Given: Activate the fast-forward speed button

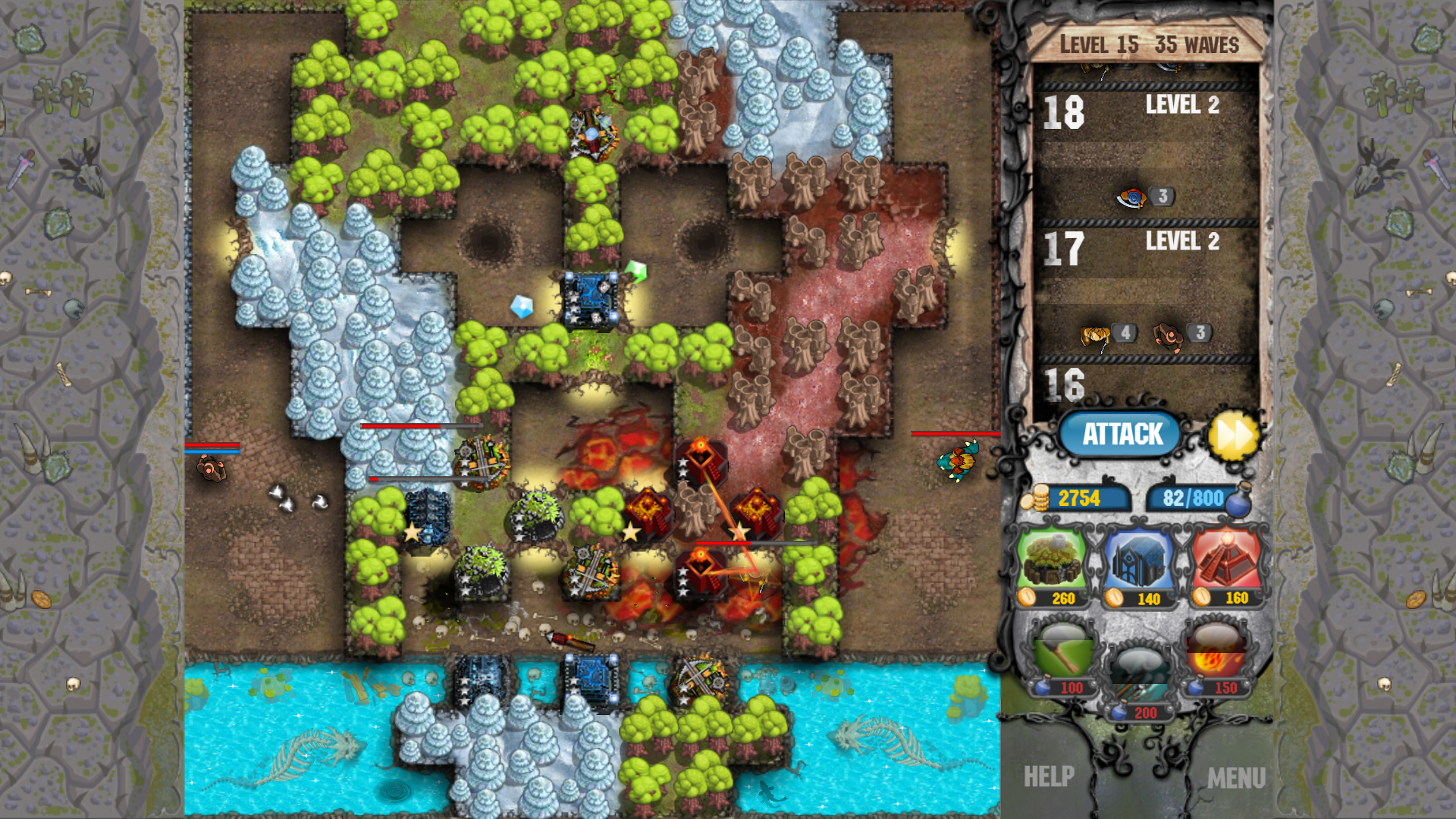Looking at the screenshot, I should click(1235, 435).
